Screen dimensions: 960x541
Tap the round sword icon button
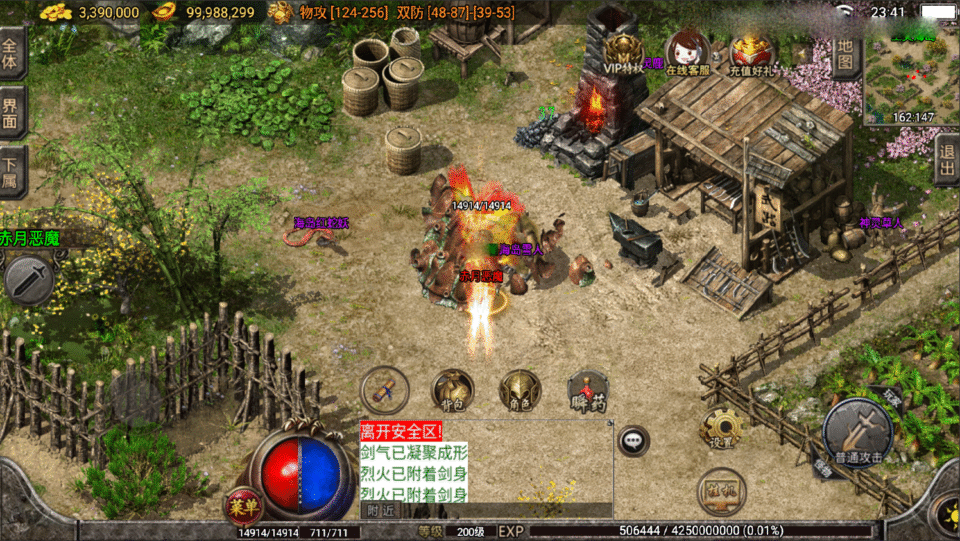tap(28, 280)
